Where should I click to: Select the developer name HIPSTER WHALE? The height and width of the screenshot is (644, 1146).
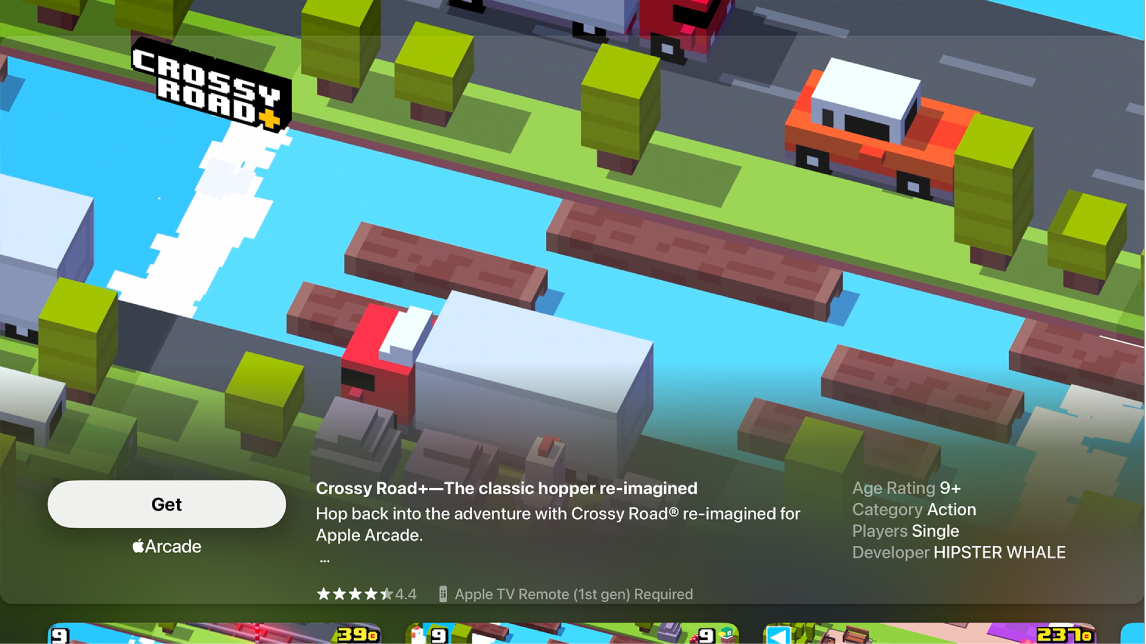pos(999,552)
